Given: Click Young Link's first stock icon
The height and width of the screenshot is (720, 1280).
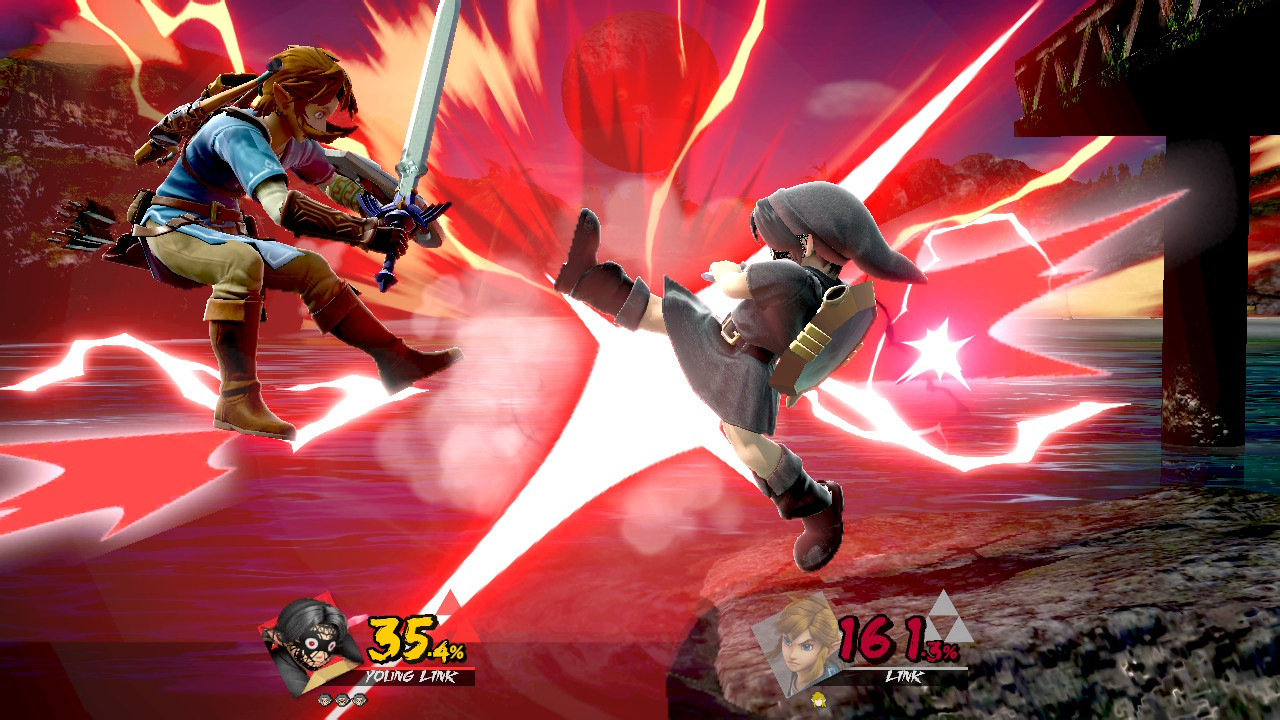Looking at the screenshot, I should point(325,700).
